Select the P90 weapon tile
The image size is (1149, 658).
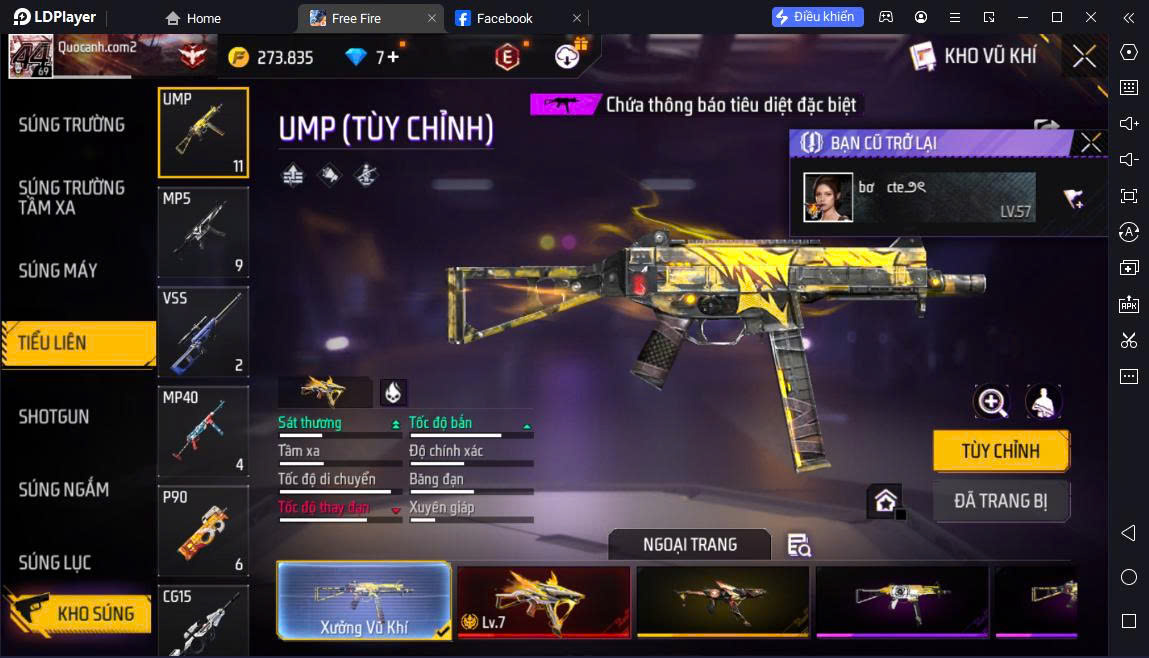pos(203,530)
